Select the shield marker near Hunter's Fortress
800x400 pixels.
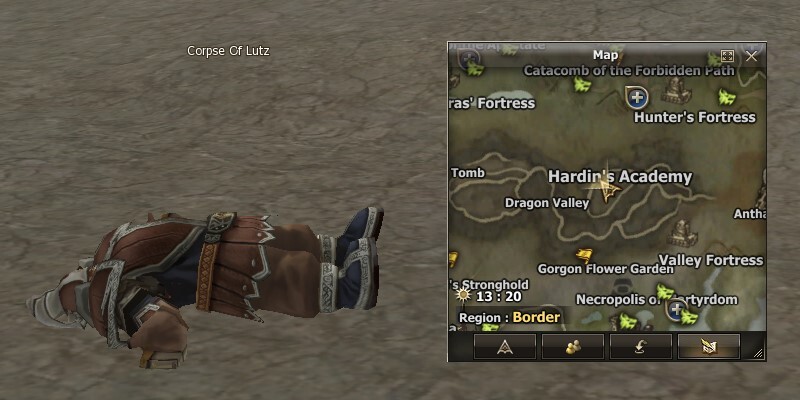[636, 97]
